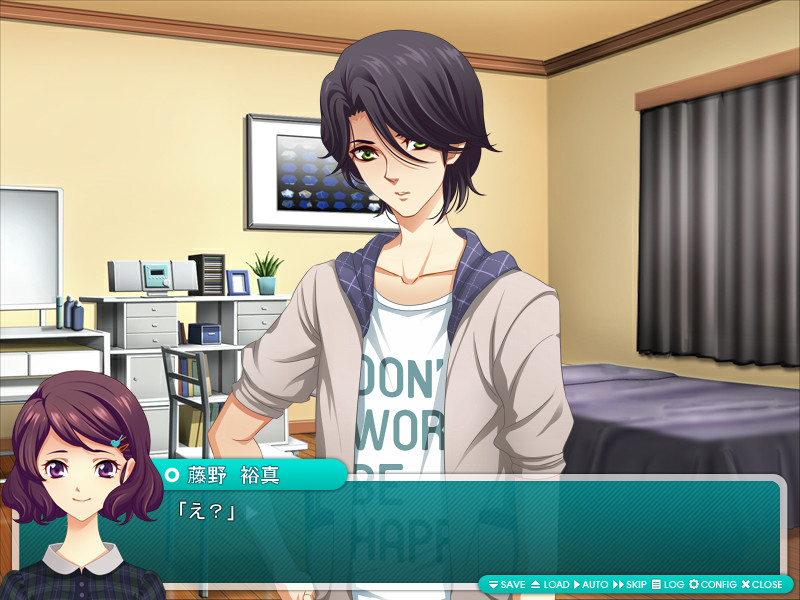Save the game with the SAVE button
The image size is (800, 600).
pyautogui.click(x=507, y=584)
